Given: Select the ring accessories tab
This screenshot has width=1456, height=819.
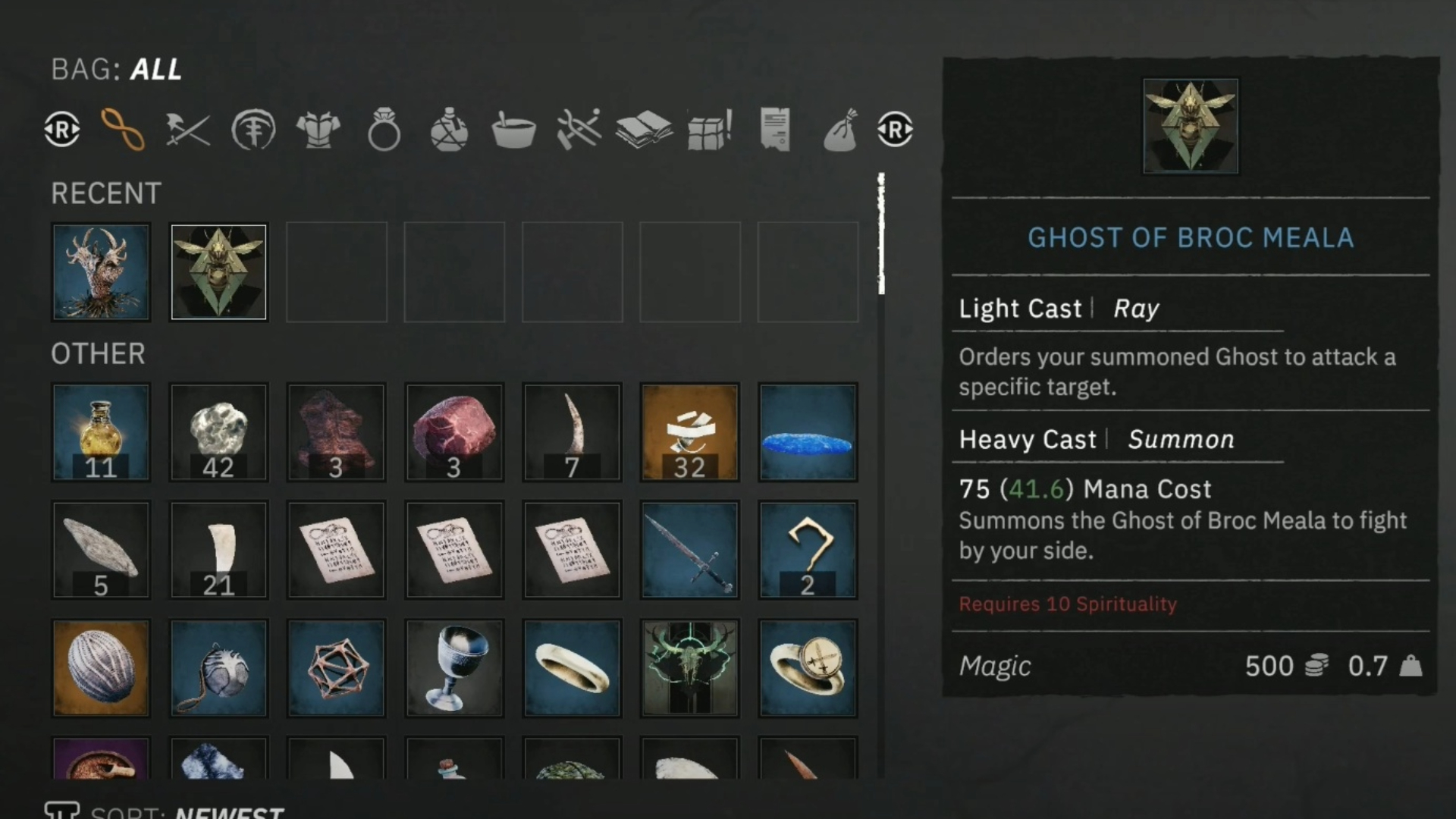Looking at the screenshot, I should pyautogui.click(x=384, y=130).
